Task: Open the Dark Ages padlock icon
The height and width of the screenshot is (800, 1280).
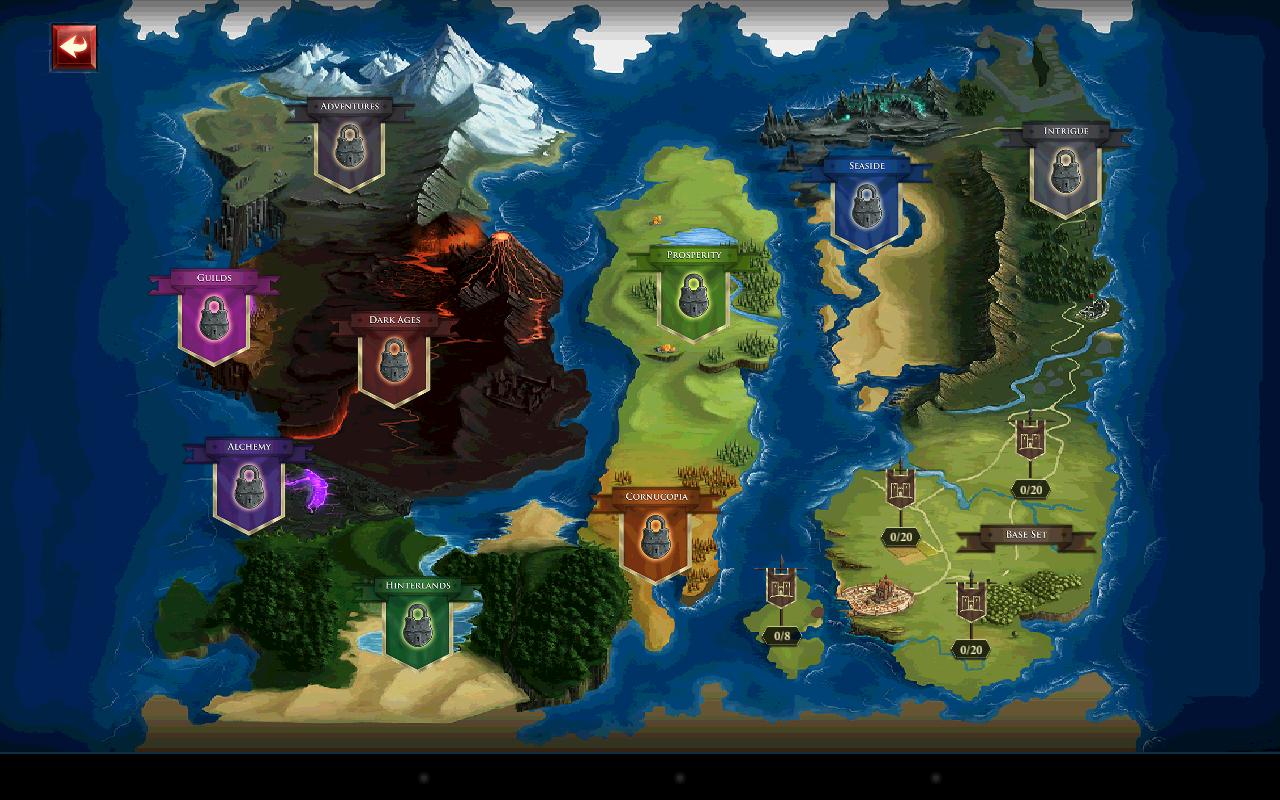Action: coord(395,358)
